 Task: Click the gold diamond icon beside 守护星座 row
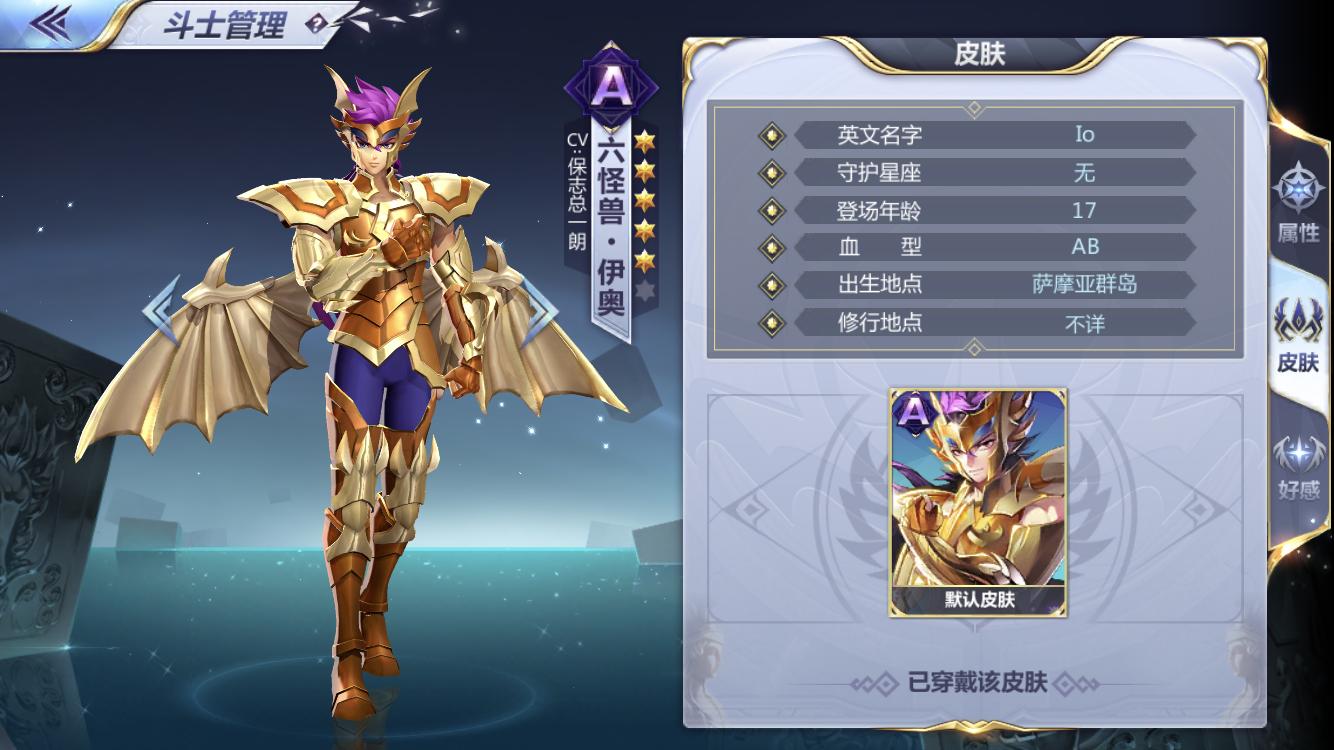(770, 172)
